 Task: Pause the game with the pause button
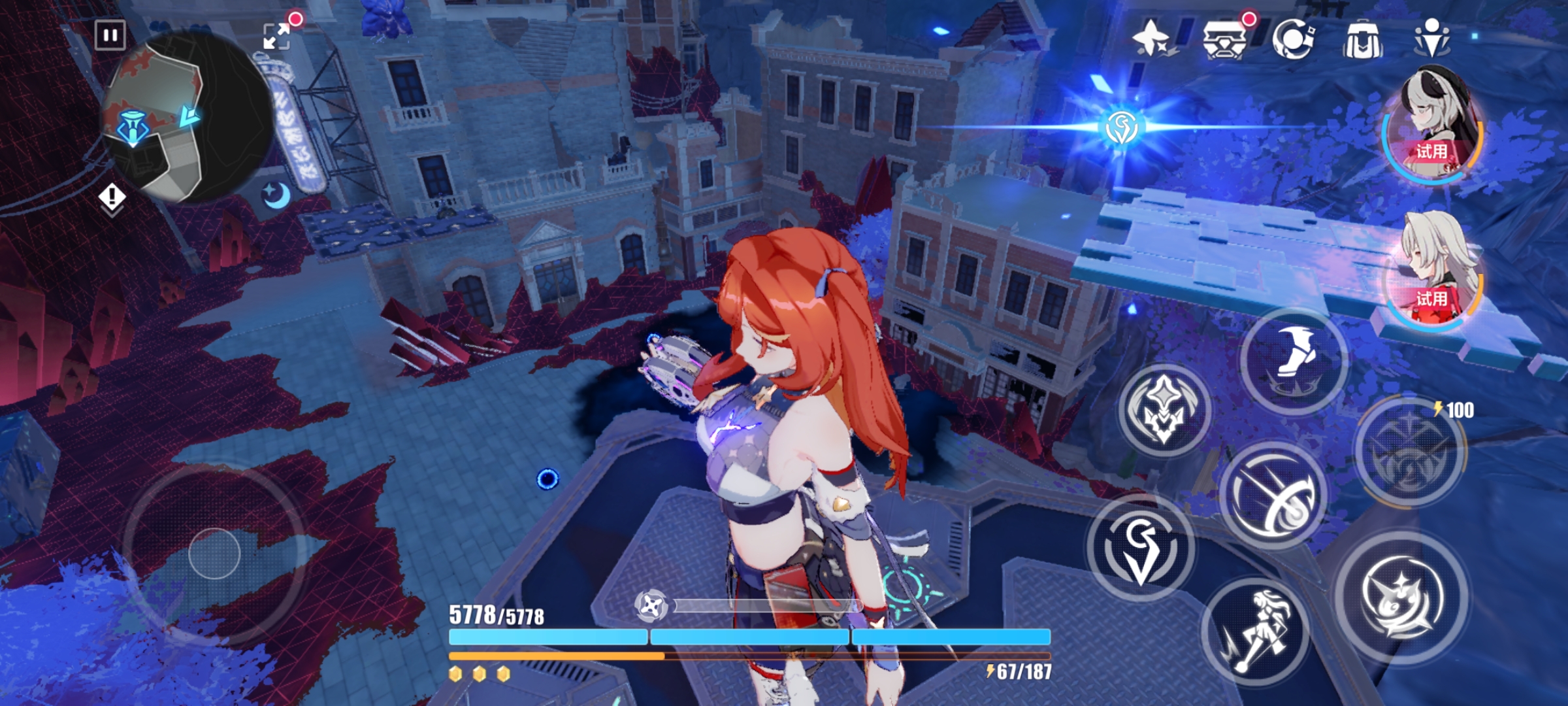click(x=110, y=35)
